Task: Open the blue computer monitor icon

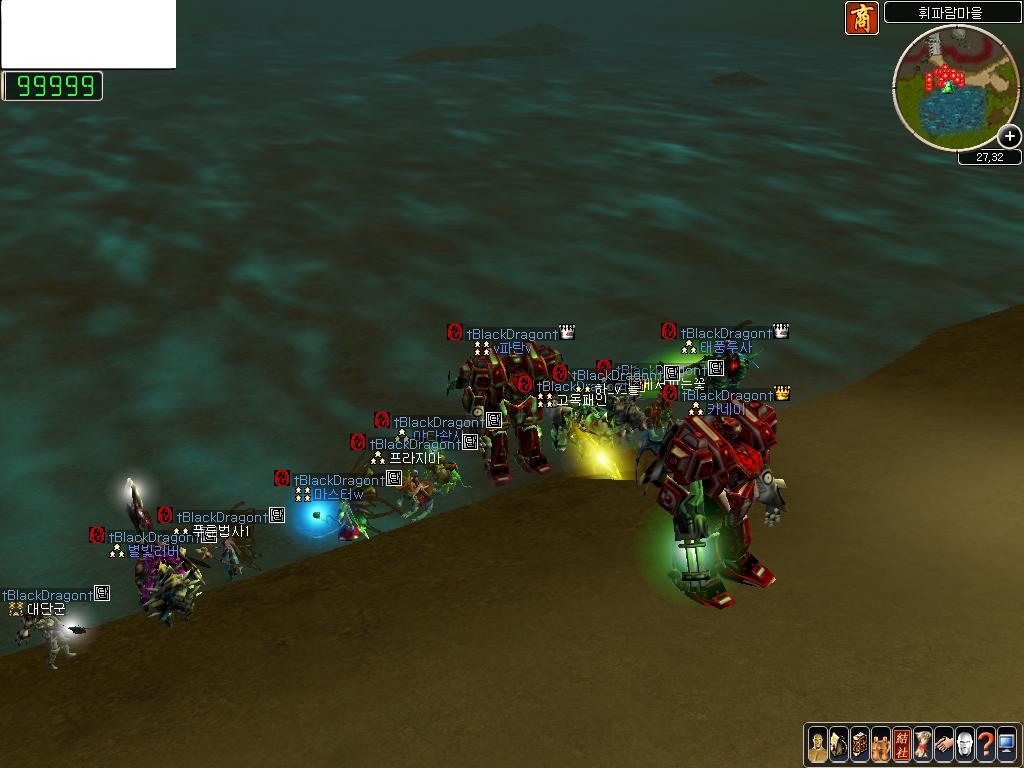Action: [1007, 745]
